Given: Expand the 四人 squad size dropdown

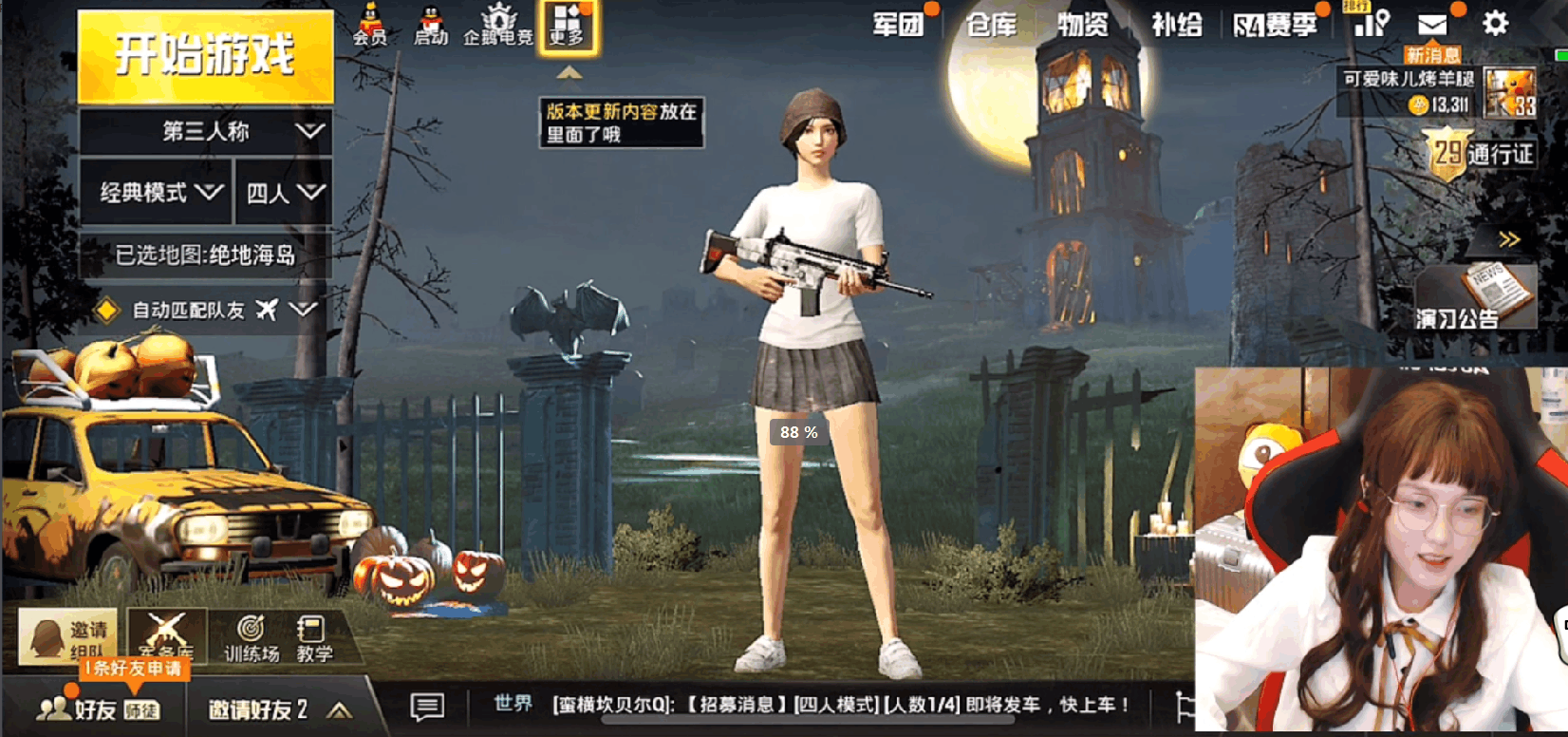Looking at the screenshot, I should [283, 190].
